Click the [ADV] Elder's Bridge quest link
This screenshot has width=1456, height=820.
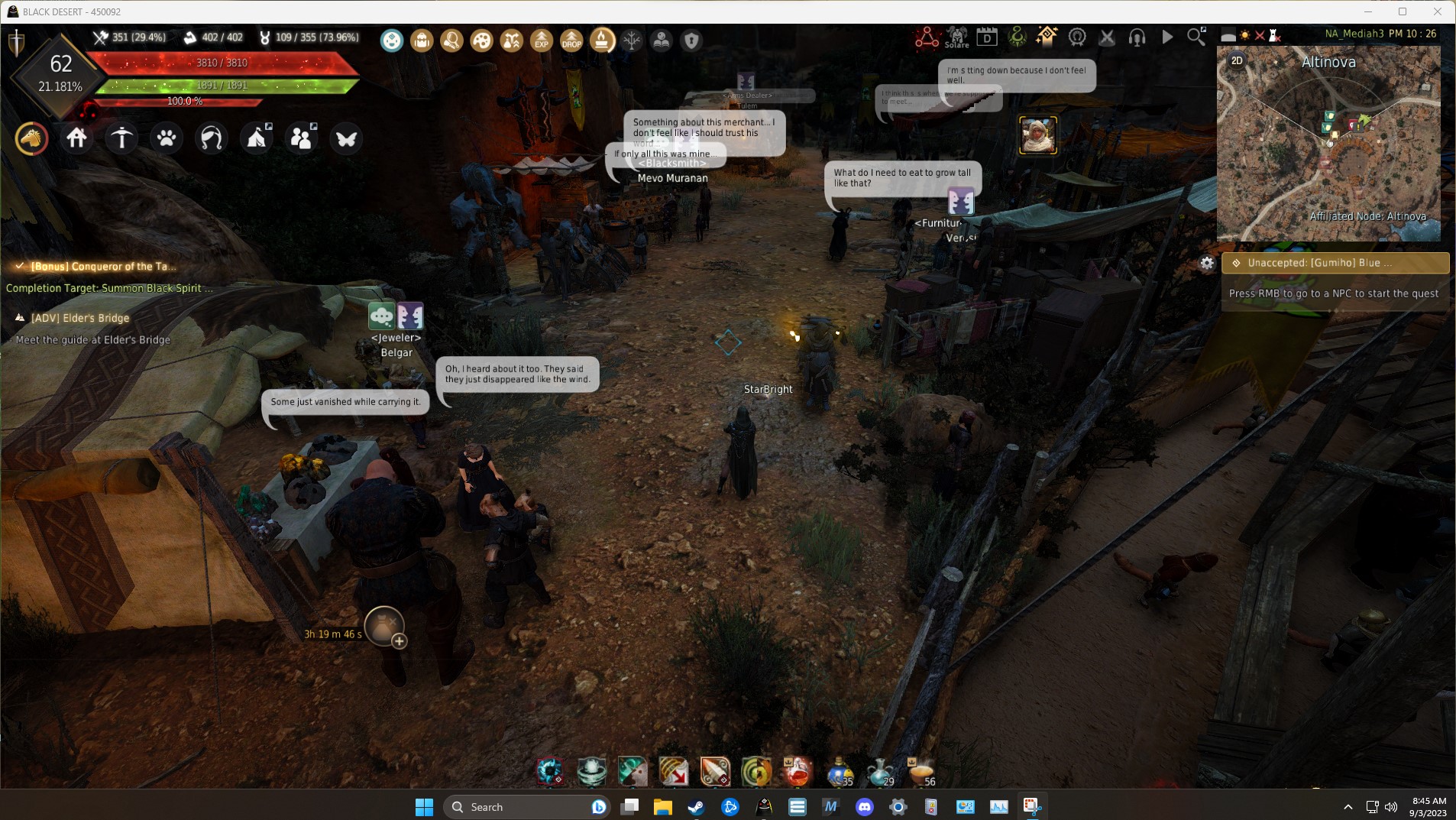point(80,317)
